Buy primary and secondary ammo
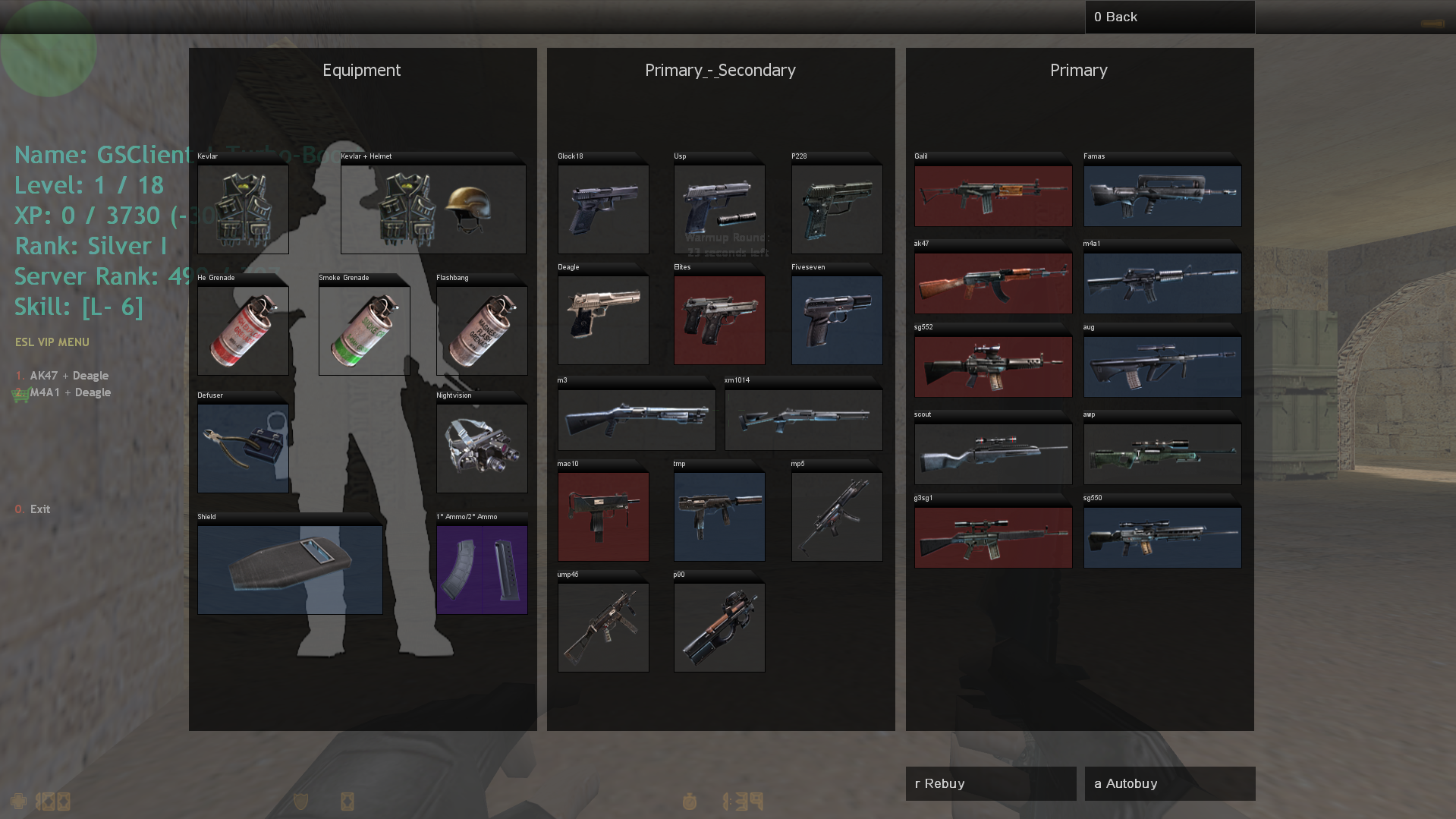 pos(482,569)
